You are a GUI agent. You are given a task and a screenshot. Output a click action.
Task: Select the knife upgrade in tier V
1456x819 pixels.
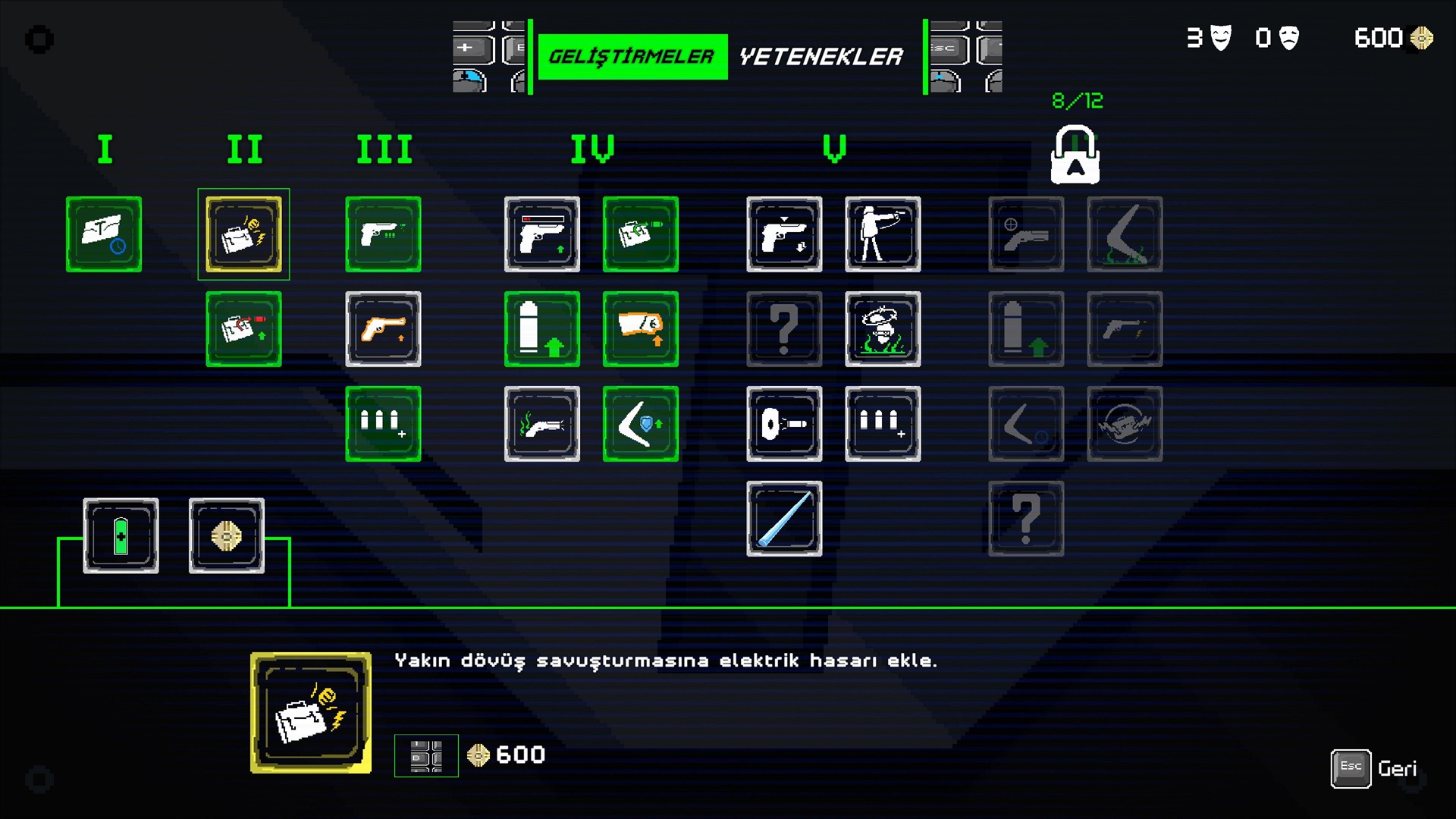pos(784,519)
